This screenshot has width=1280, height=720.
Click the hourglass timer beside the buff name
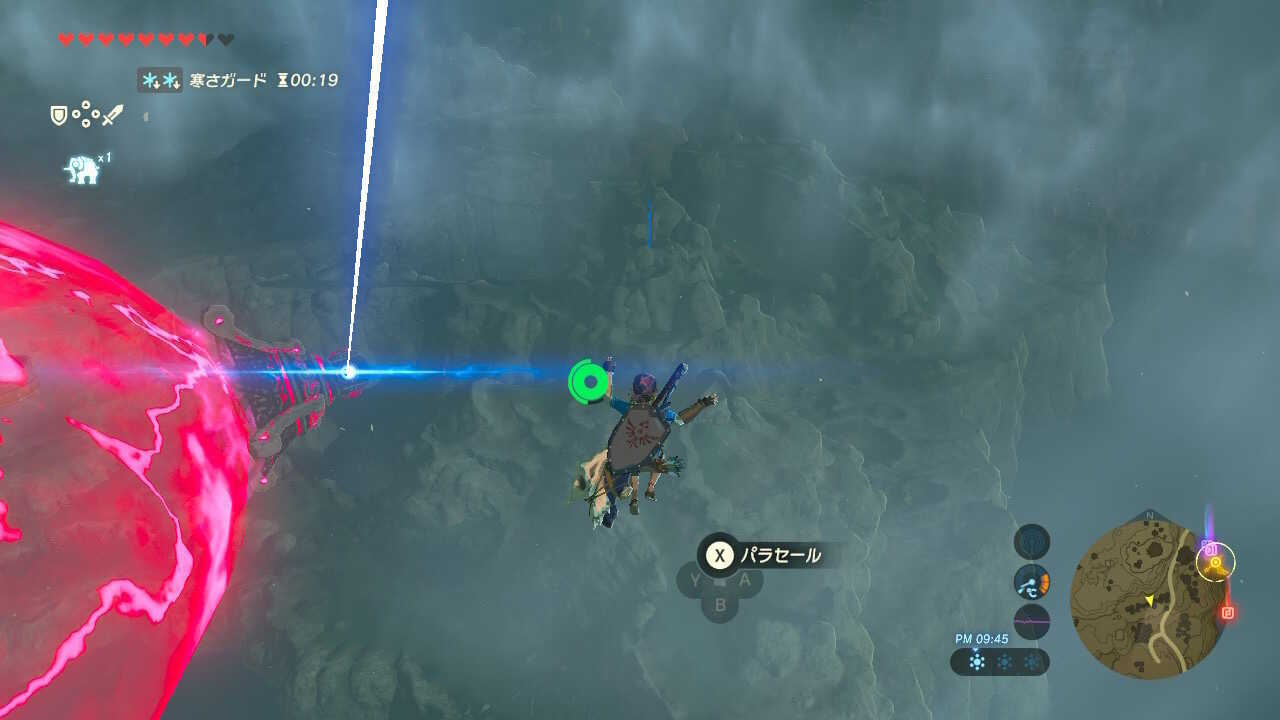tap(283, 80)
